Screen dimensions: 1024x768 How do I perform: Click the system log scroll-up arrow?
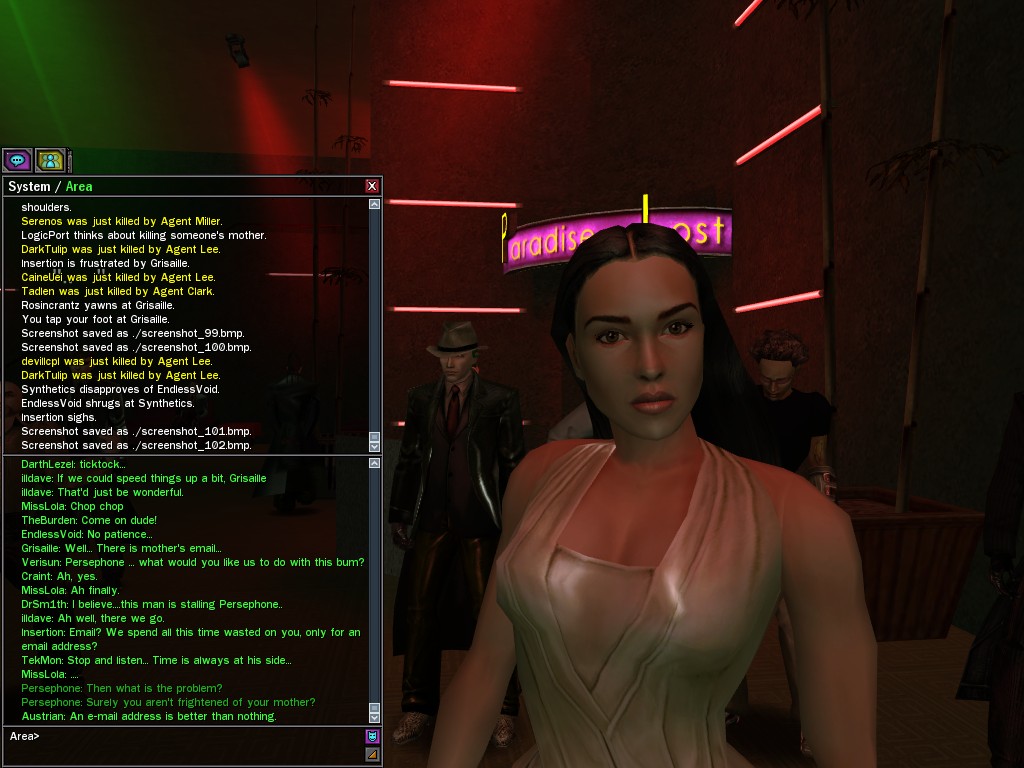[375, 204]
